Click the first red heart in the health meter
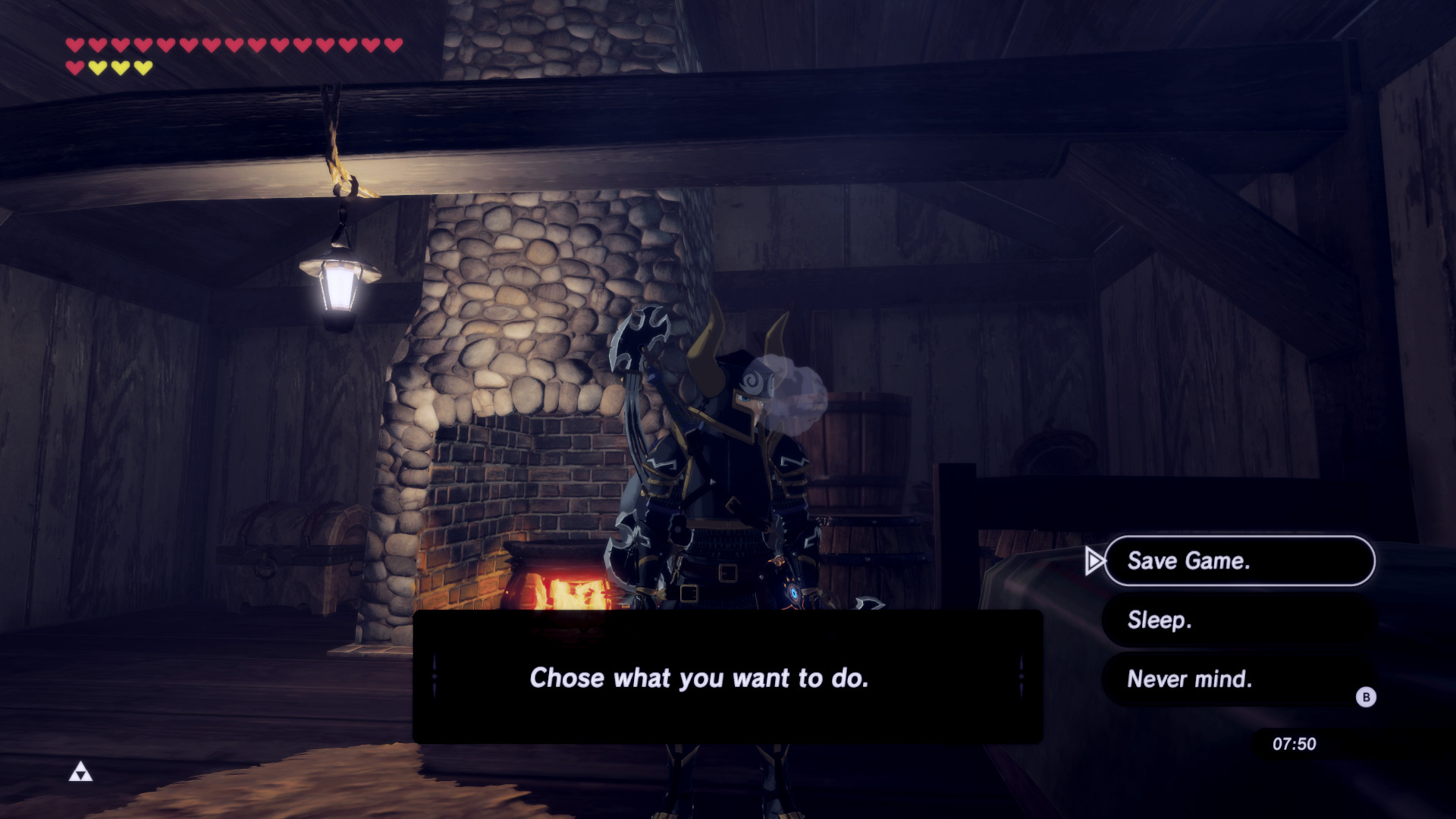The height and width of the screenshot is (819, 1456). click(x=75, y=45)
